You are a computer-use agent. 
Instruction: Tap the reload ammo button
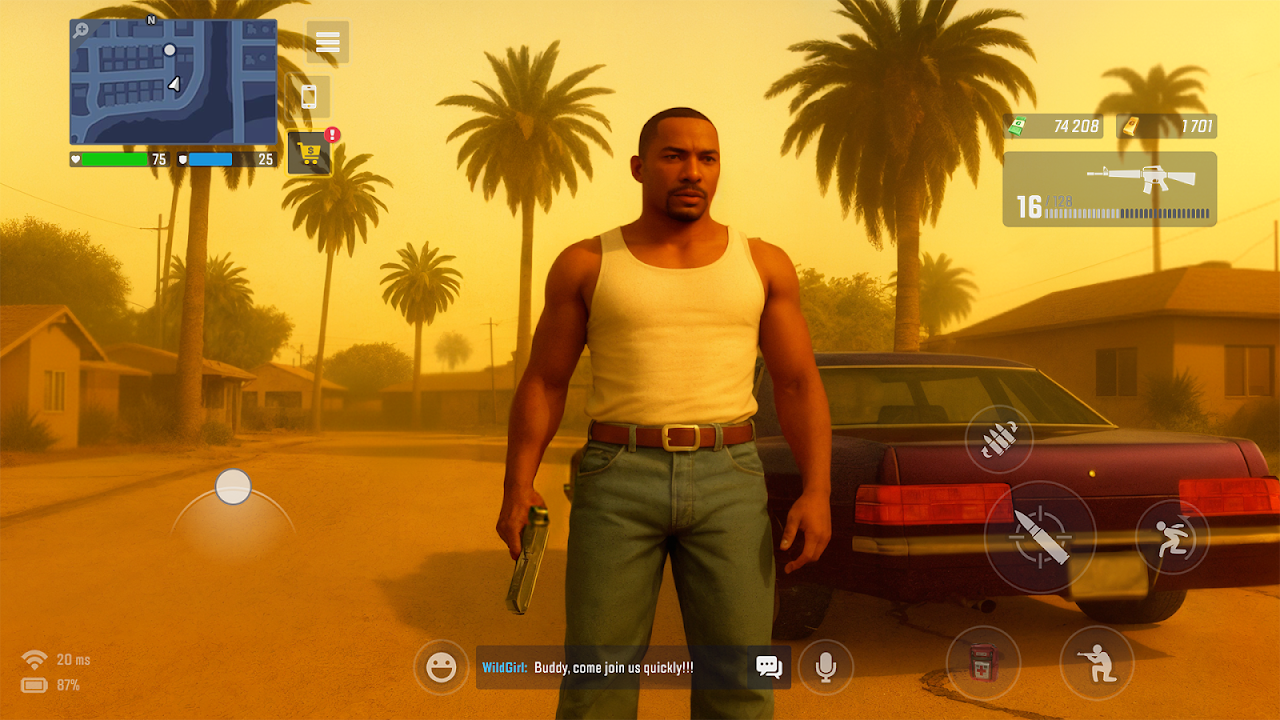(998, 440)
